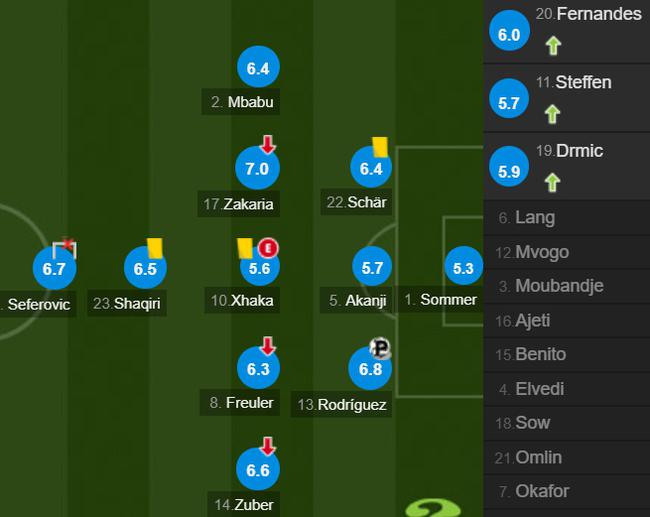Select Shaqiri's 6.5 rating bubble
Viewport: 650px width, 517px height.
coord(145,269)
